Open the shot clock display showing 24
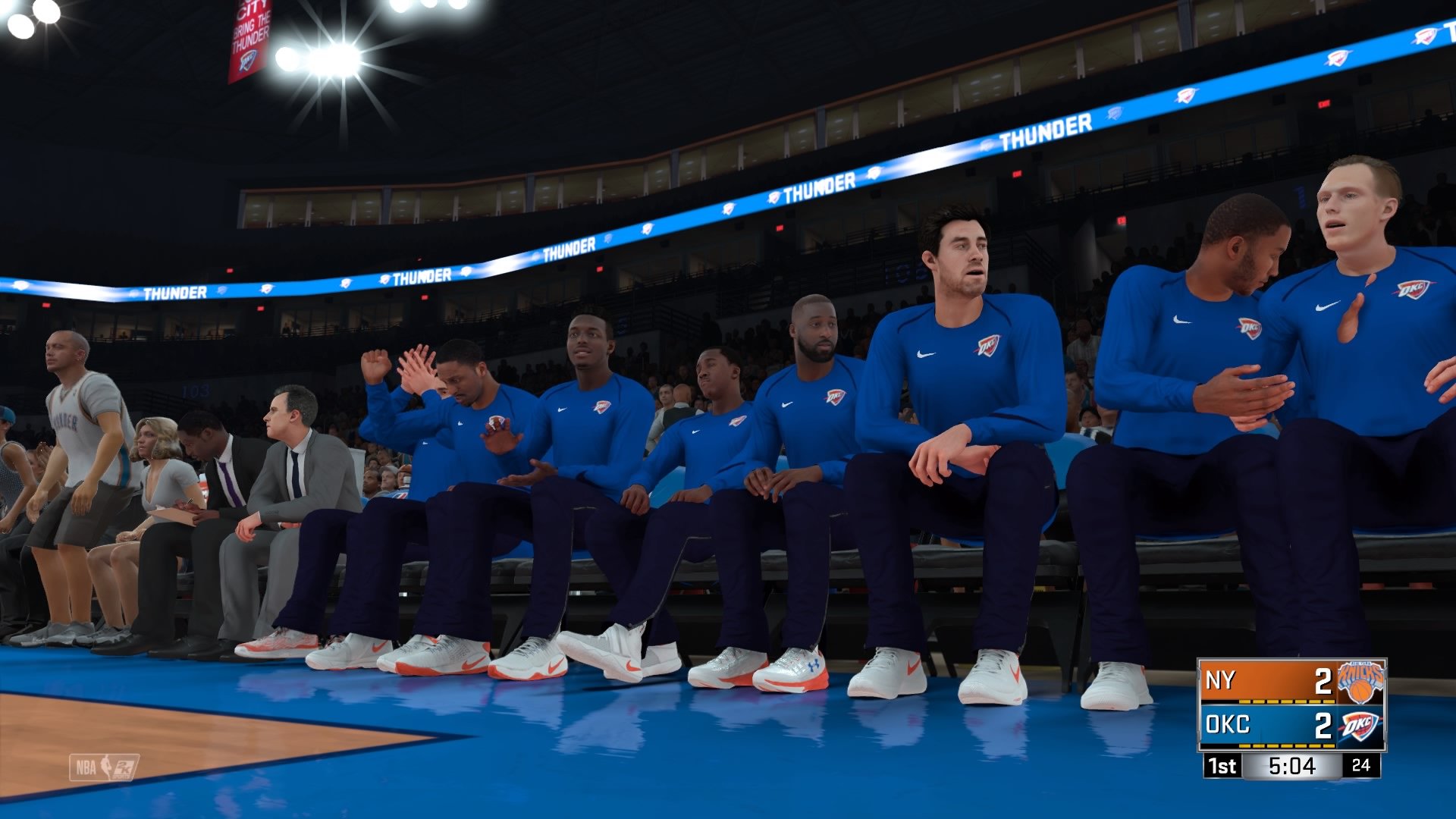This screenshot has height=819, width=1456. [x=1360, y=766]
